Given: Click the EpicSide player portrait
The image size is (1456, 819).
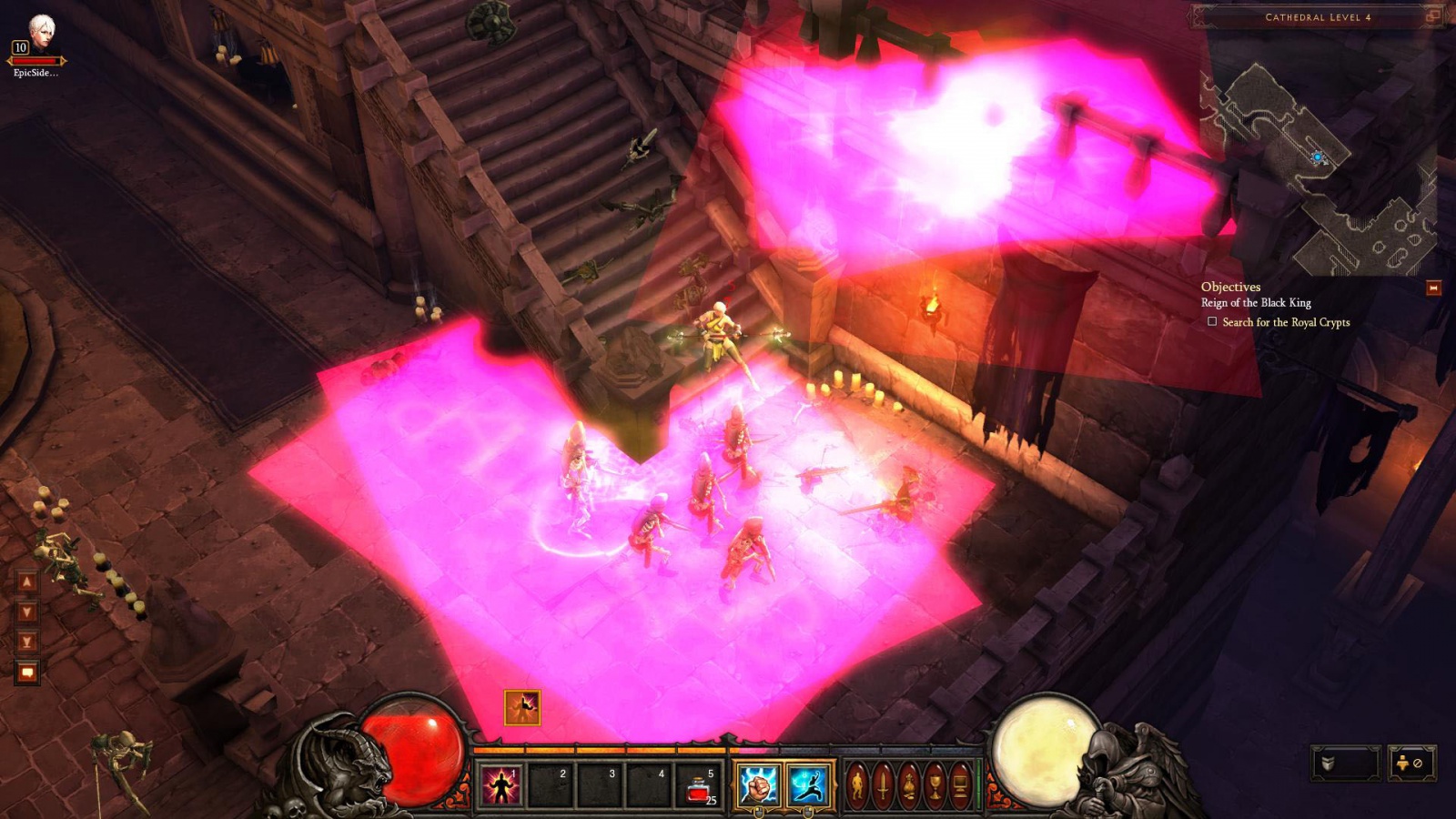Looking at the screenshot, I should tap(41, 33).
